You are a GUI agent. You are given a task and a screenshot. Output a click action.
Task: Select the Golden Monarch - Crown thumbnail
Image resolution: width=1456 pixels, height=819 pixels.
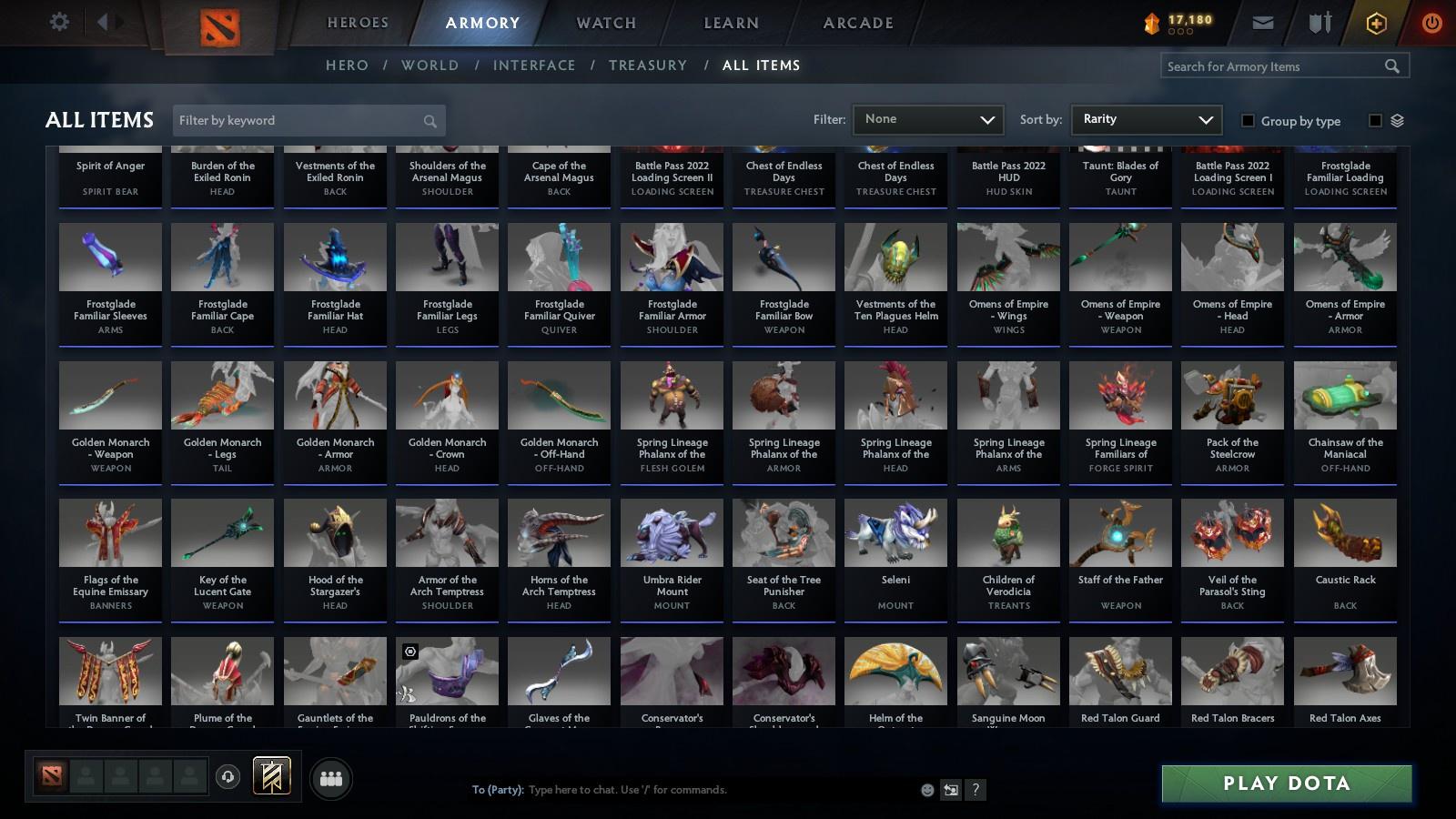(x=446, y=396)
